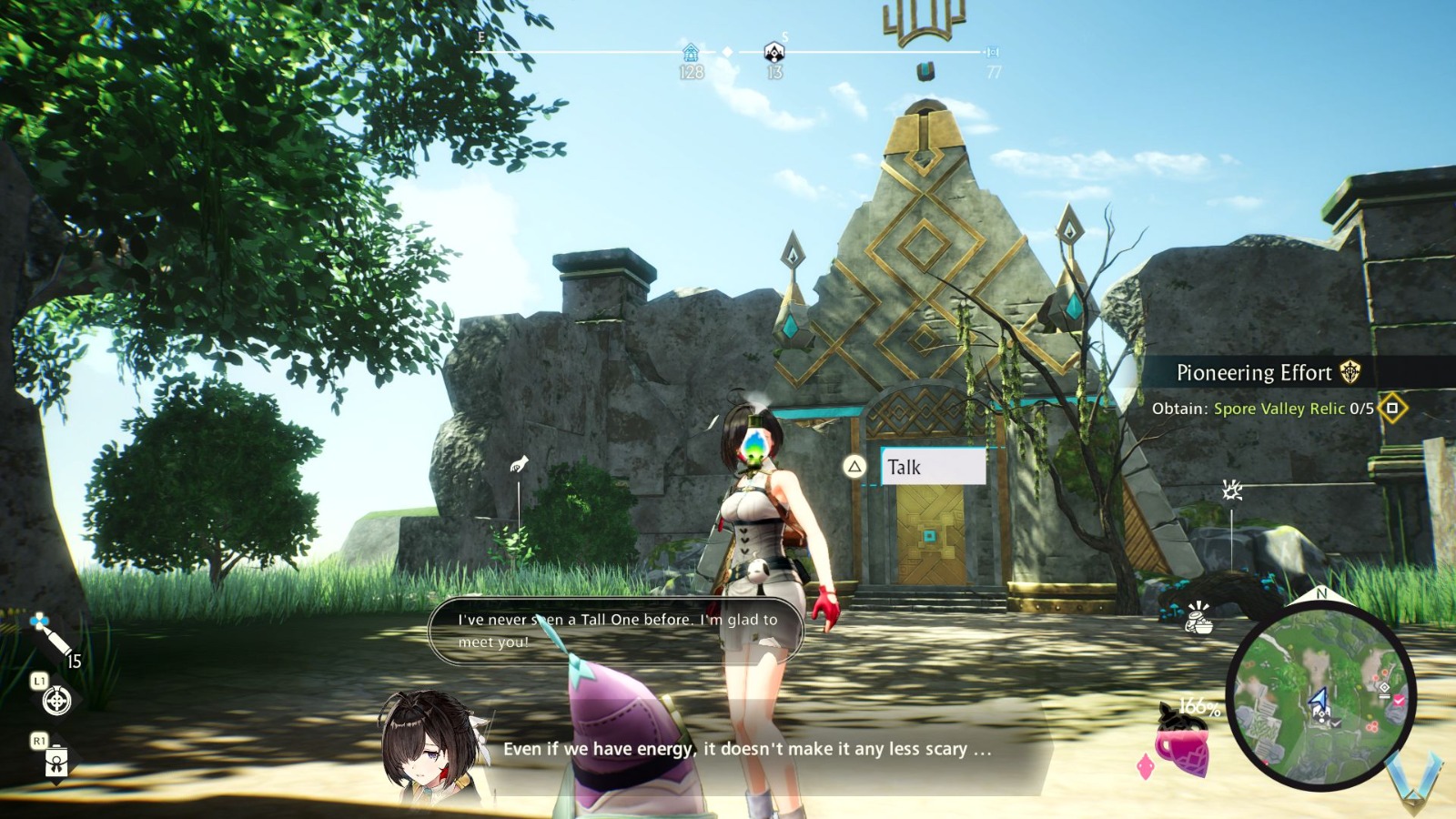Open the chest icon showing 77

coord(993,53)
